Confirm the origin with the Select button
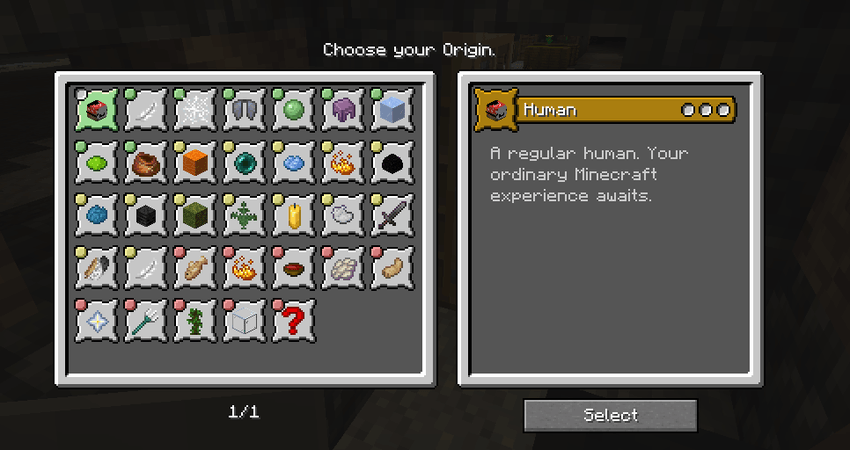The width and height of the screenshot is (850, 450). [610, 415]
